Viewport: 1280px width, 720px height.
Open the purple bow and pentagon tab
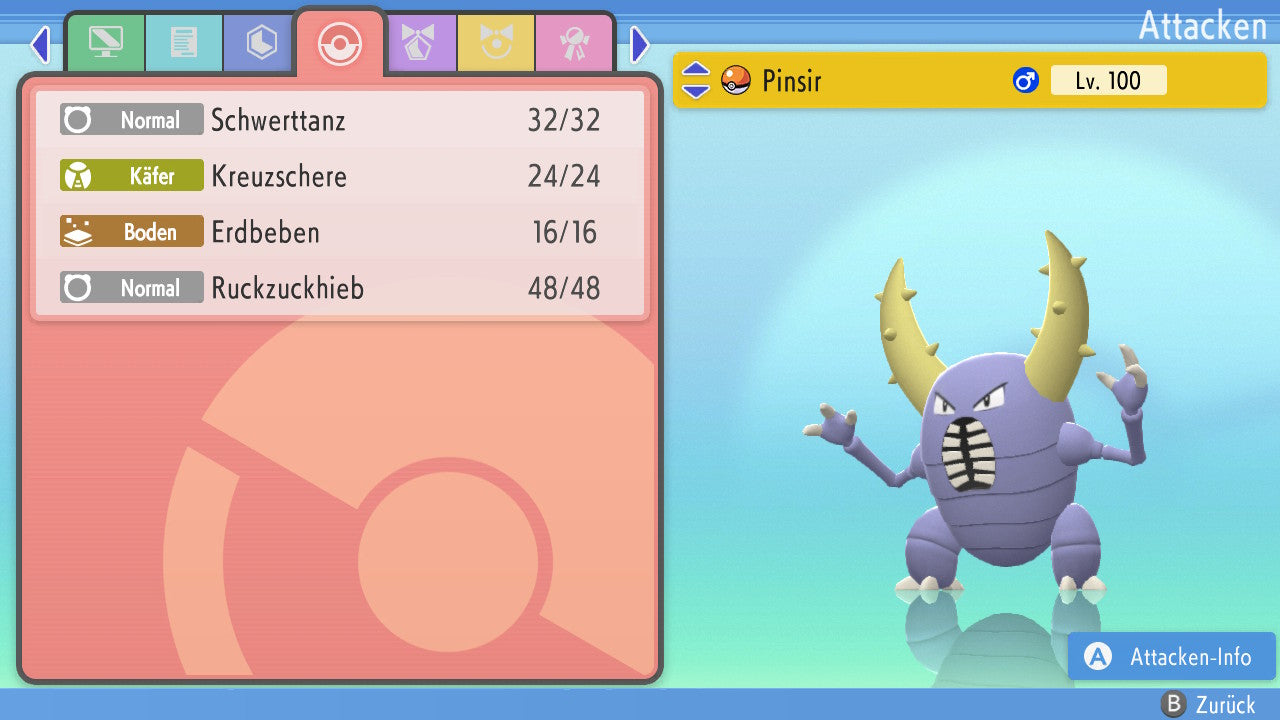[417, 42]
